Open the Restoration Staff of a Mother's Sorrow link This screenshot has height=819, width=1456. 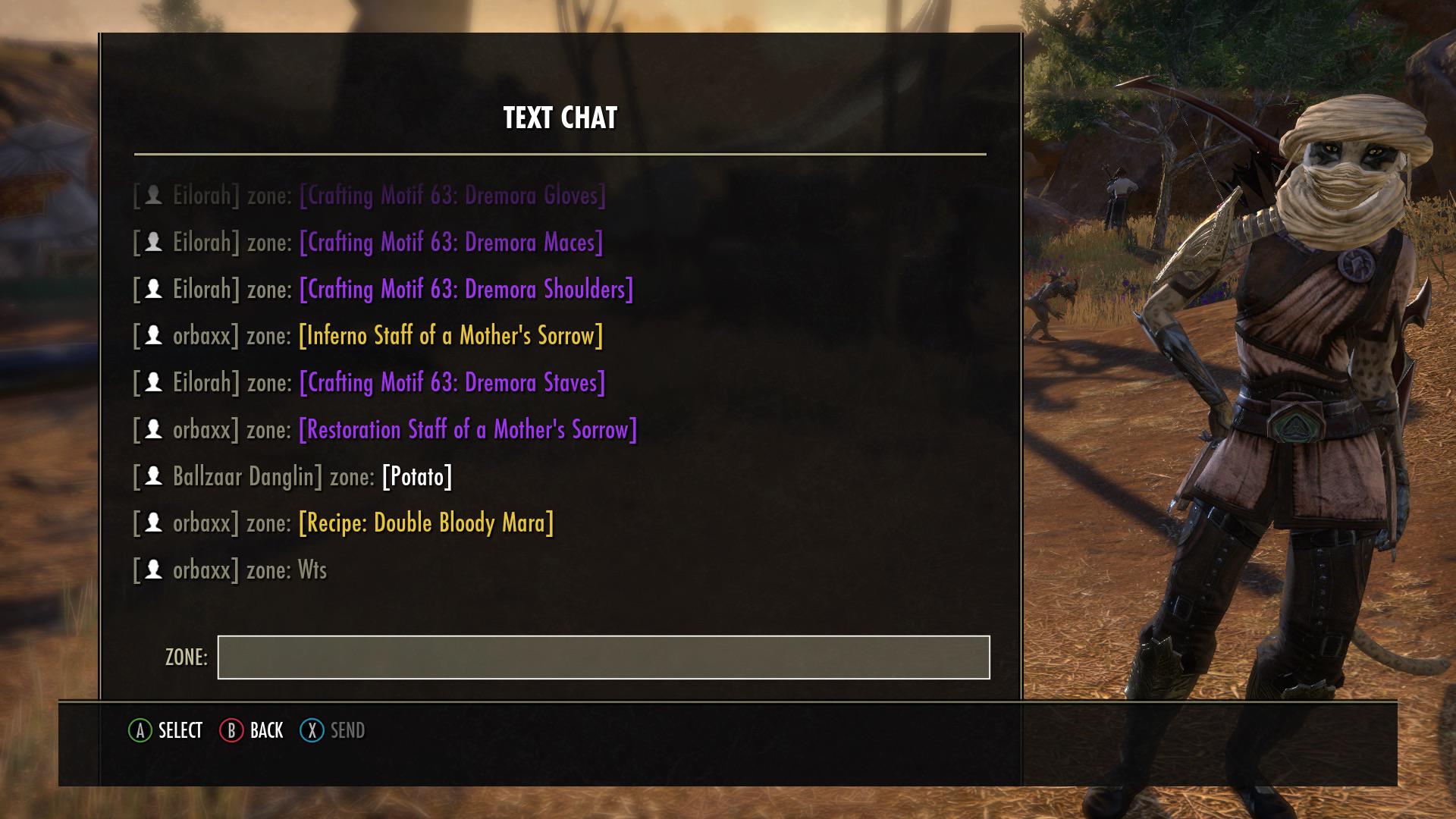tap(466, 429)
